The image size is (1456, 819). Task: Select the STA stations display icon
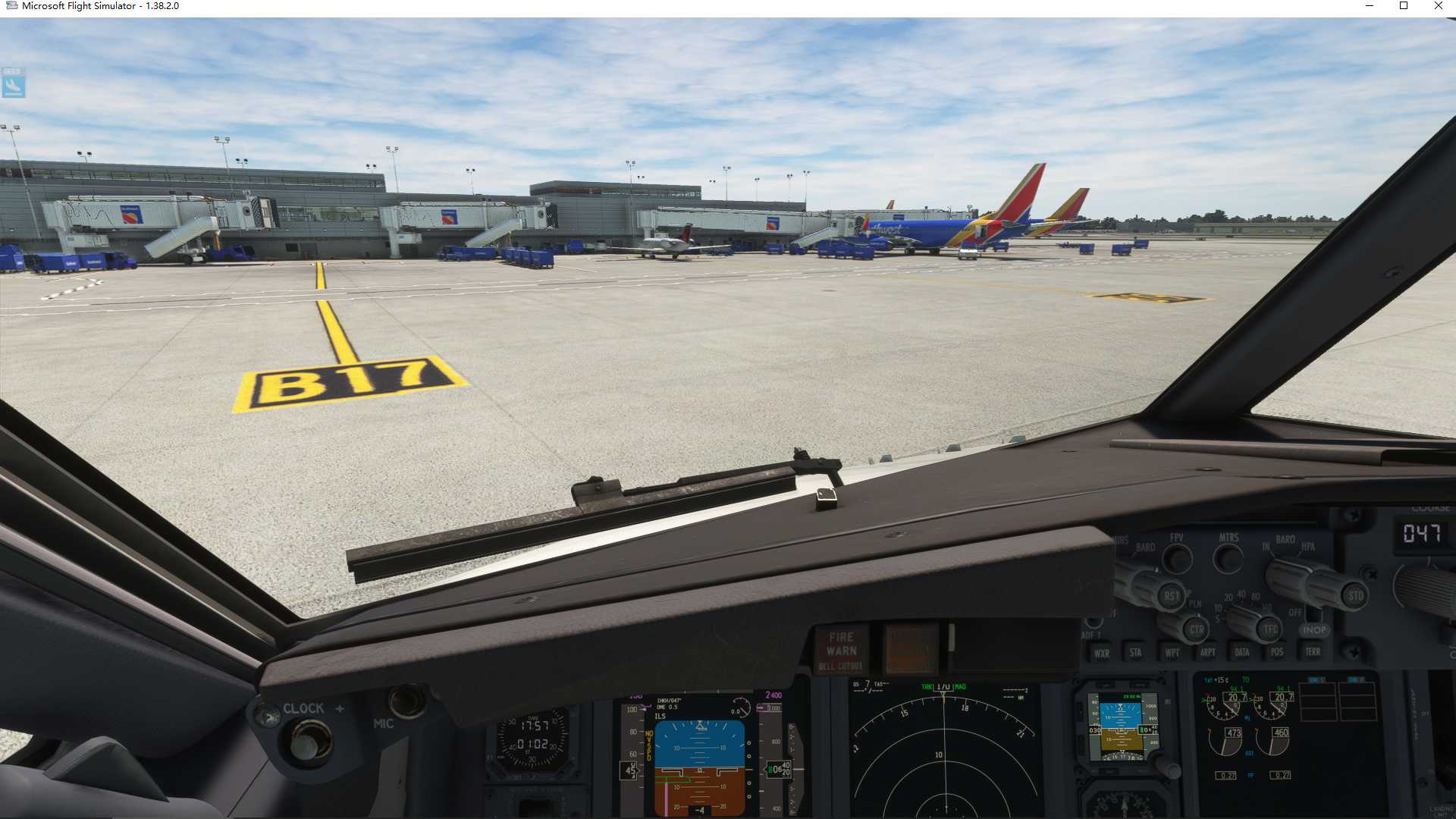(x=1137, y=652)
